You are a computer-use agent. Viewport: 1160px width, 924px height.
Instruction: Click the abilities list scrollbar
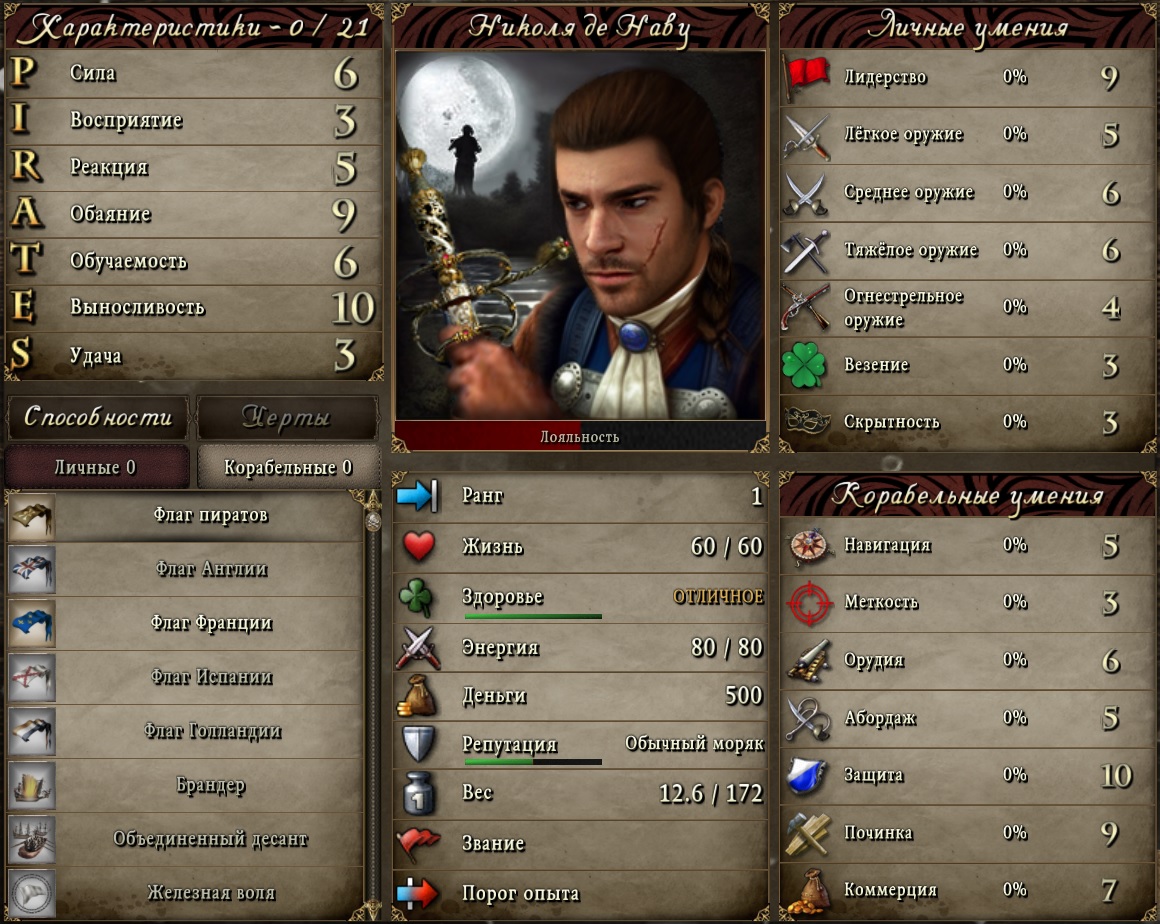372,700
